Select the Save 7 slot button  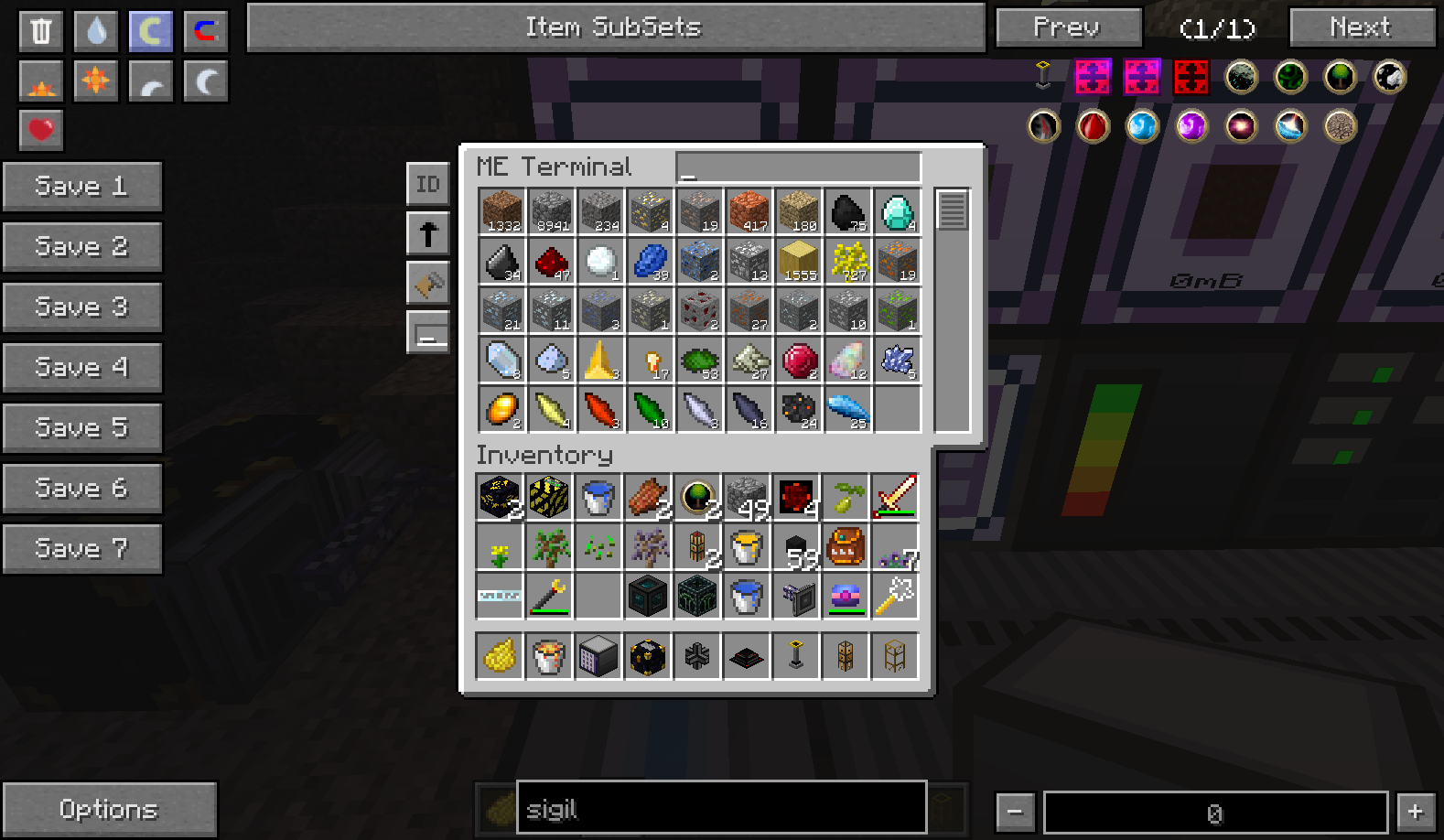[81, 549]
